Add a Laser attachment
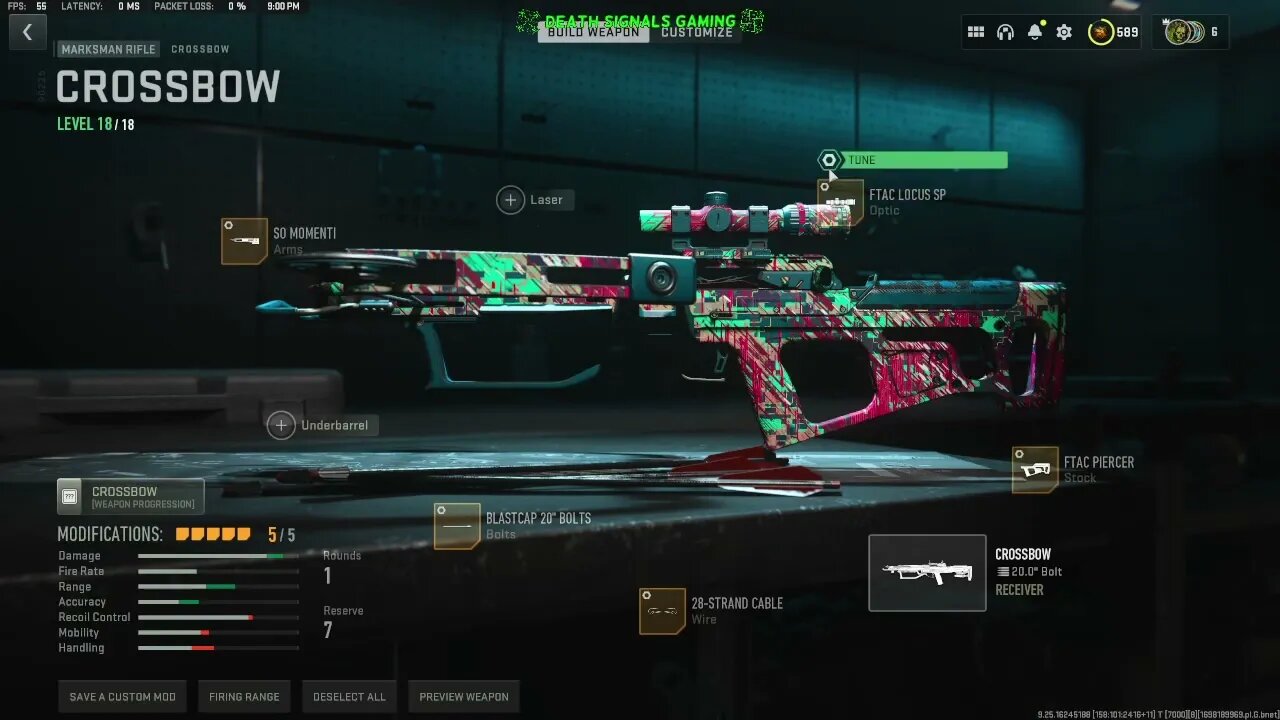 [510, 200]
